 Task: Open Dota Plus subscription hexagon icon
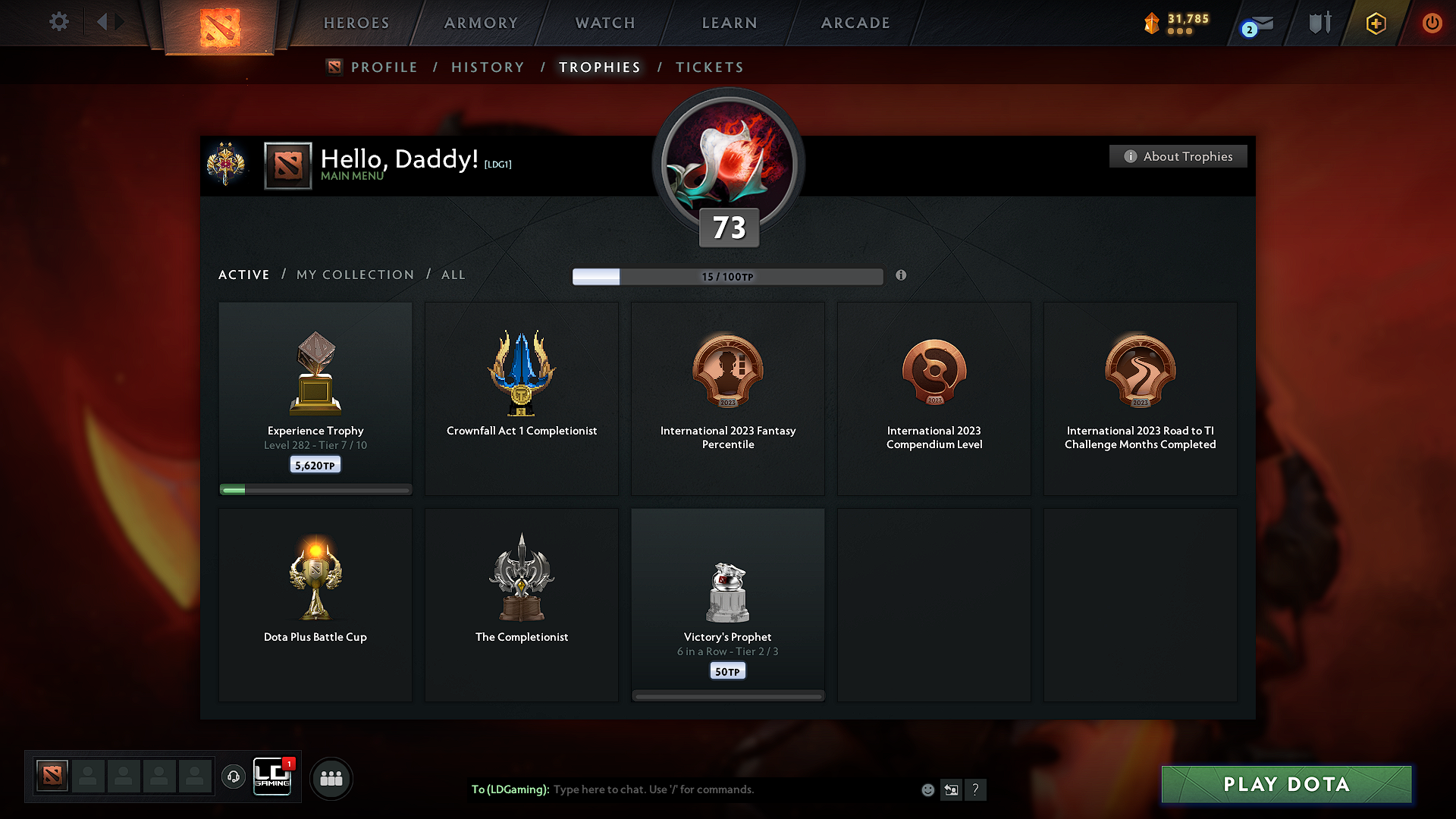click(x=1376, y=23)
